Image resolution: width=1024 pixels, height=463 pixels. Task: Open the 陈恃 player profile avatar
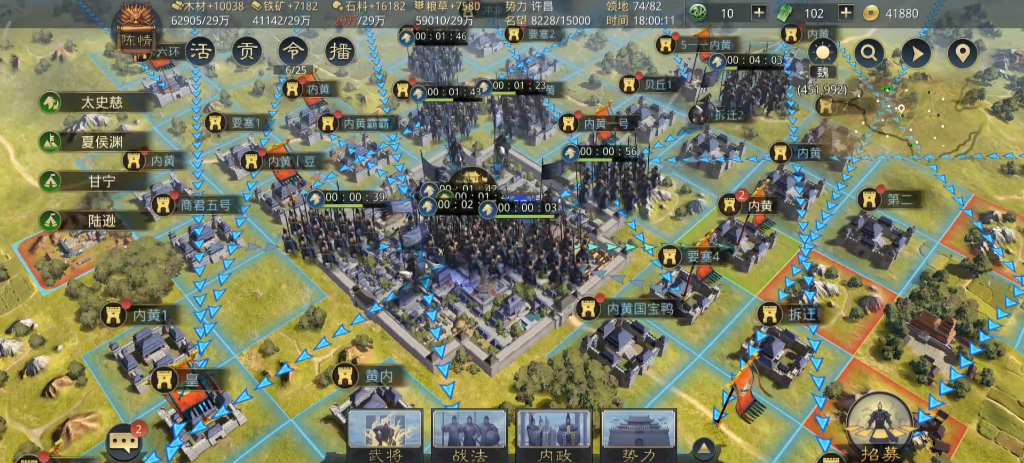pyautogui.click(x=136, y=32)
